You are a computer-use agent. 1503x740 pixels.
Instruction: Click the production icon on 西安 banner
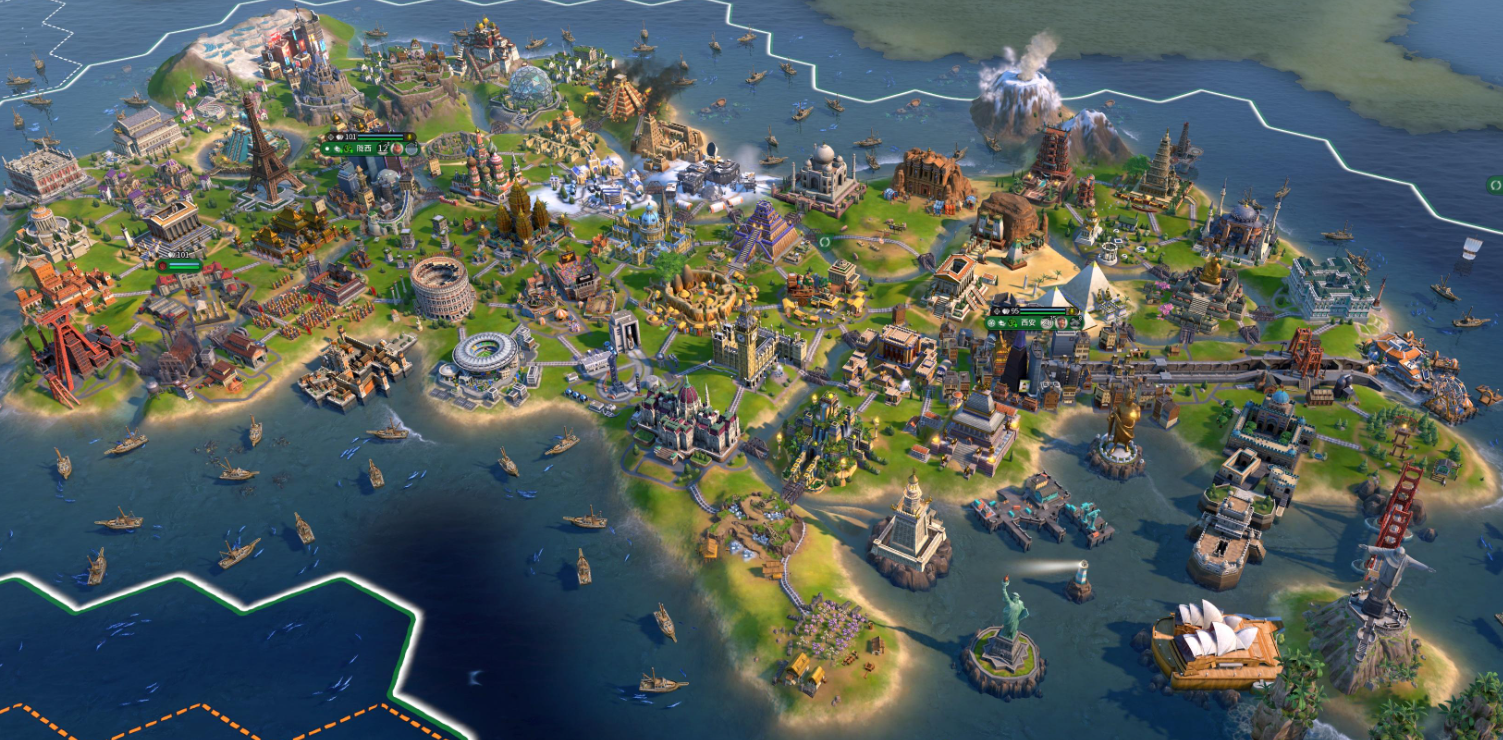tap(1076, 323)
